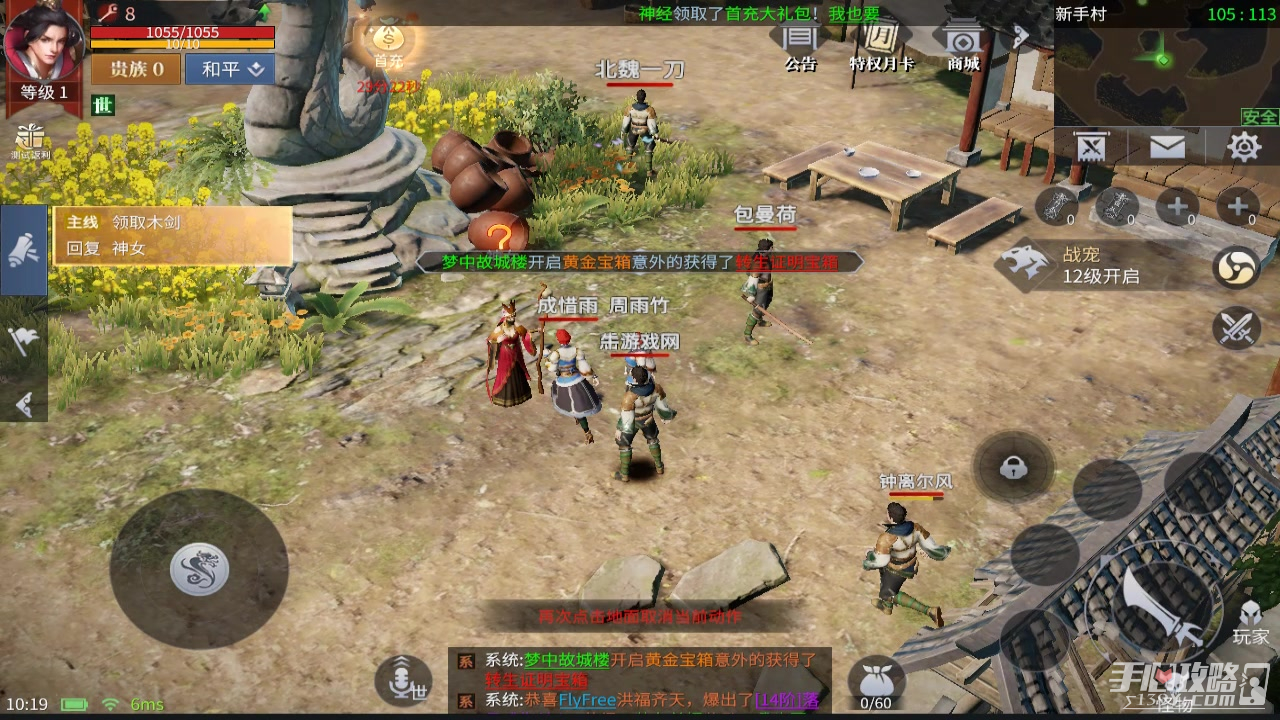Click the 我也要 link in announcement

[x=853, y=13]
